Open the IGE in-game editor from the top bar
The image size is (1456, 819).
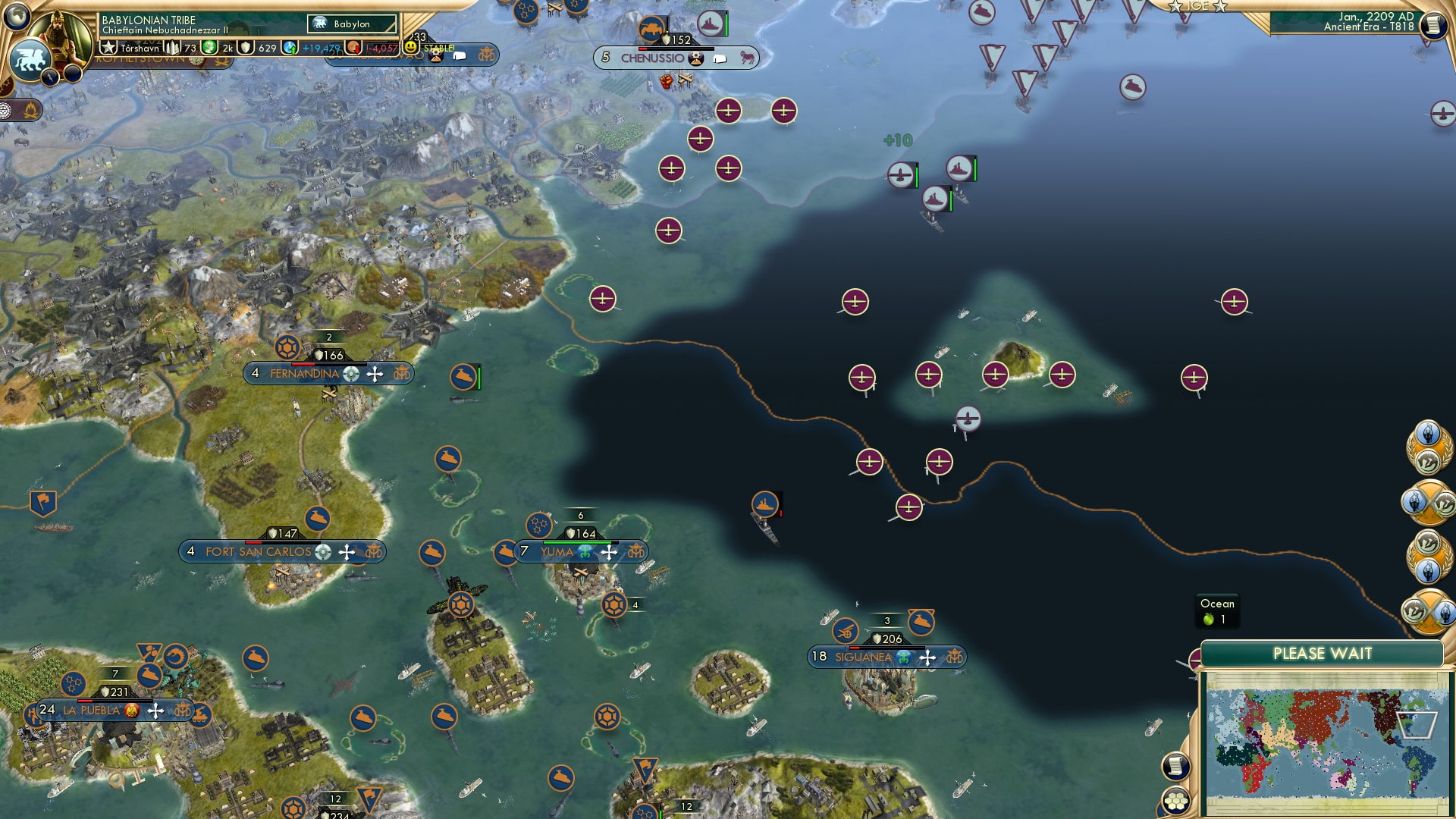point(1198,6)
